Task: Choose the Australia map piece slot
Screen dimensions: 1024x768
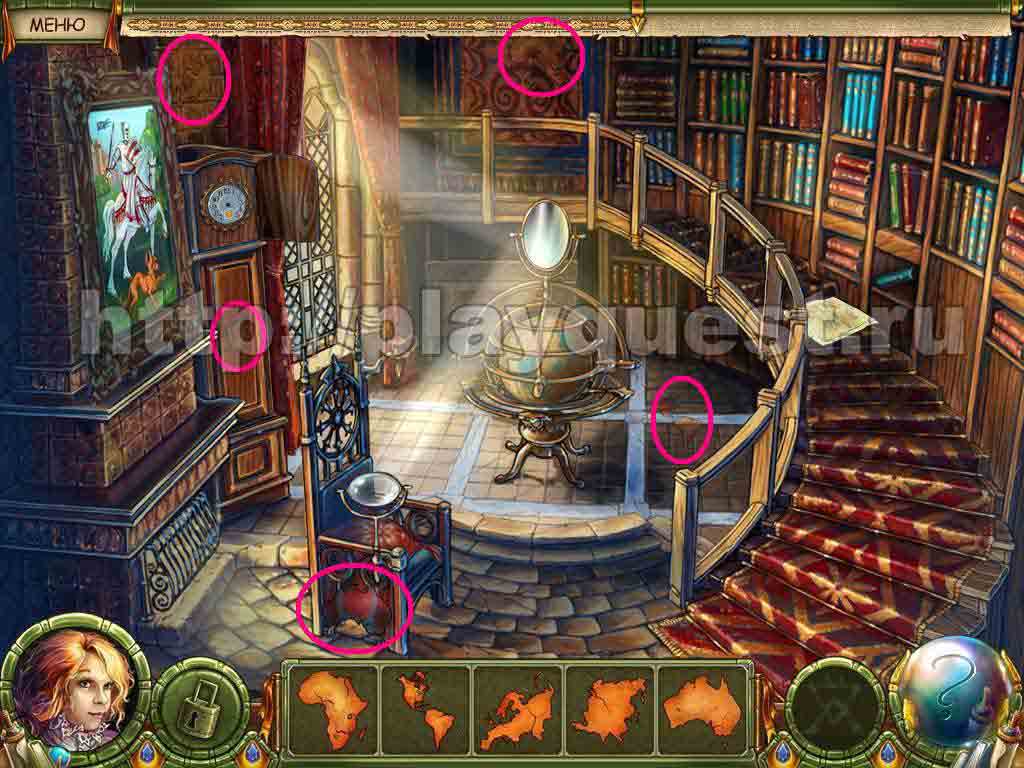Action: pos(702,706)
